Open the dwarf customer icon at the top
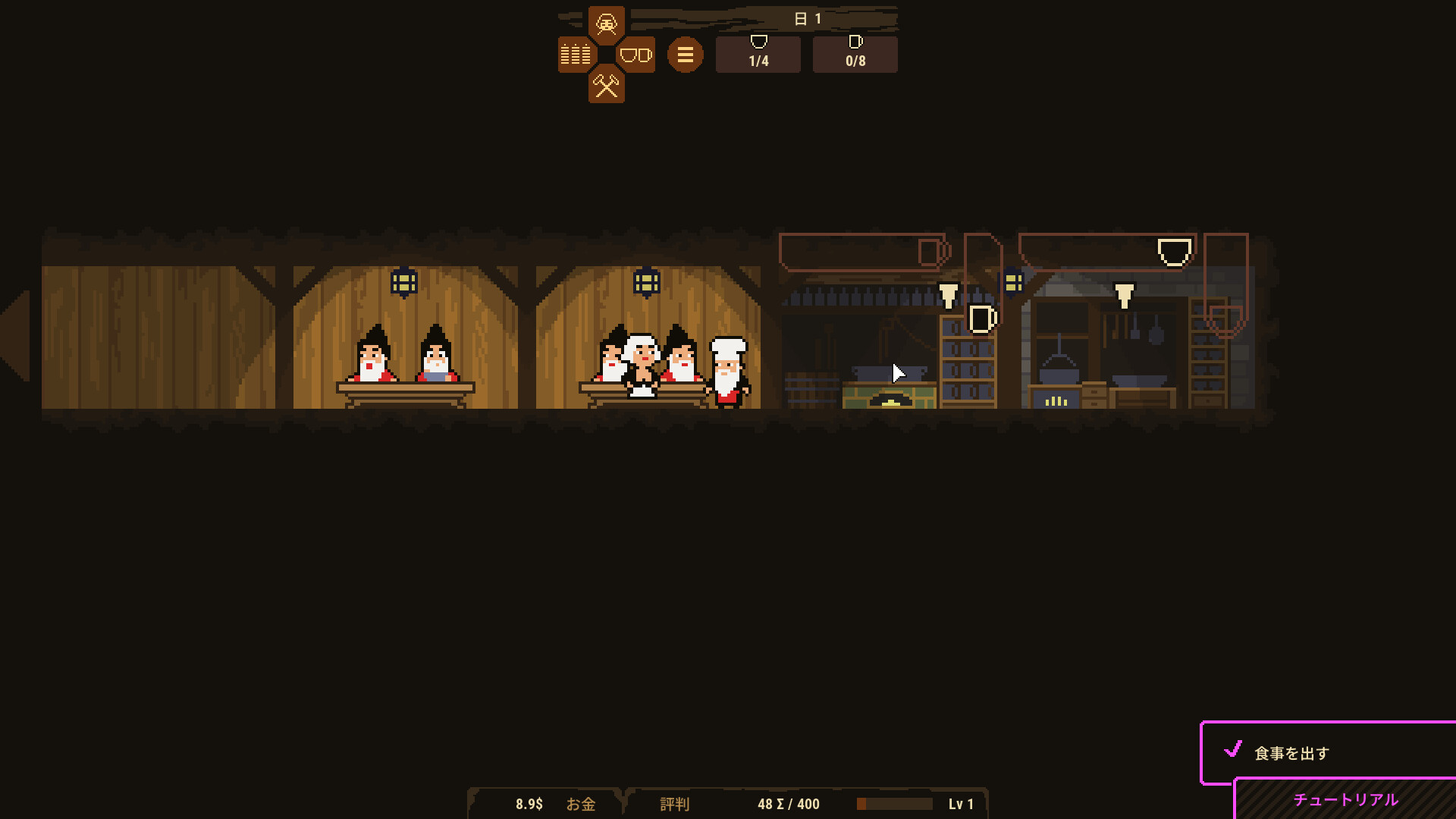The width and height of the screenshot is (1456, 819). point(606,23)
